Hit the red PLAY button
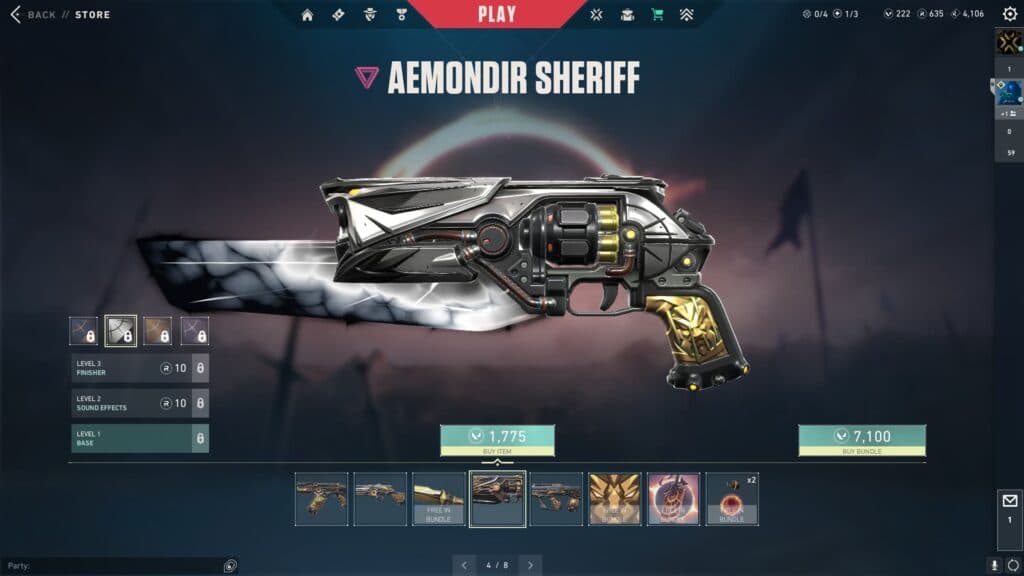 tap(497, 14)
